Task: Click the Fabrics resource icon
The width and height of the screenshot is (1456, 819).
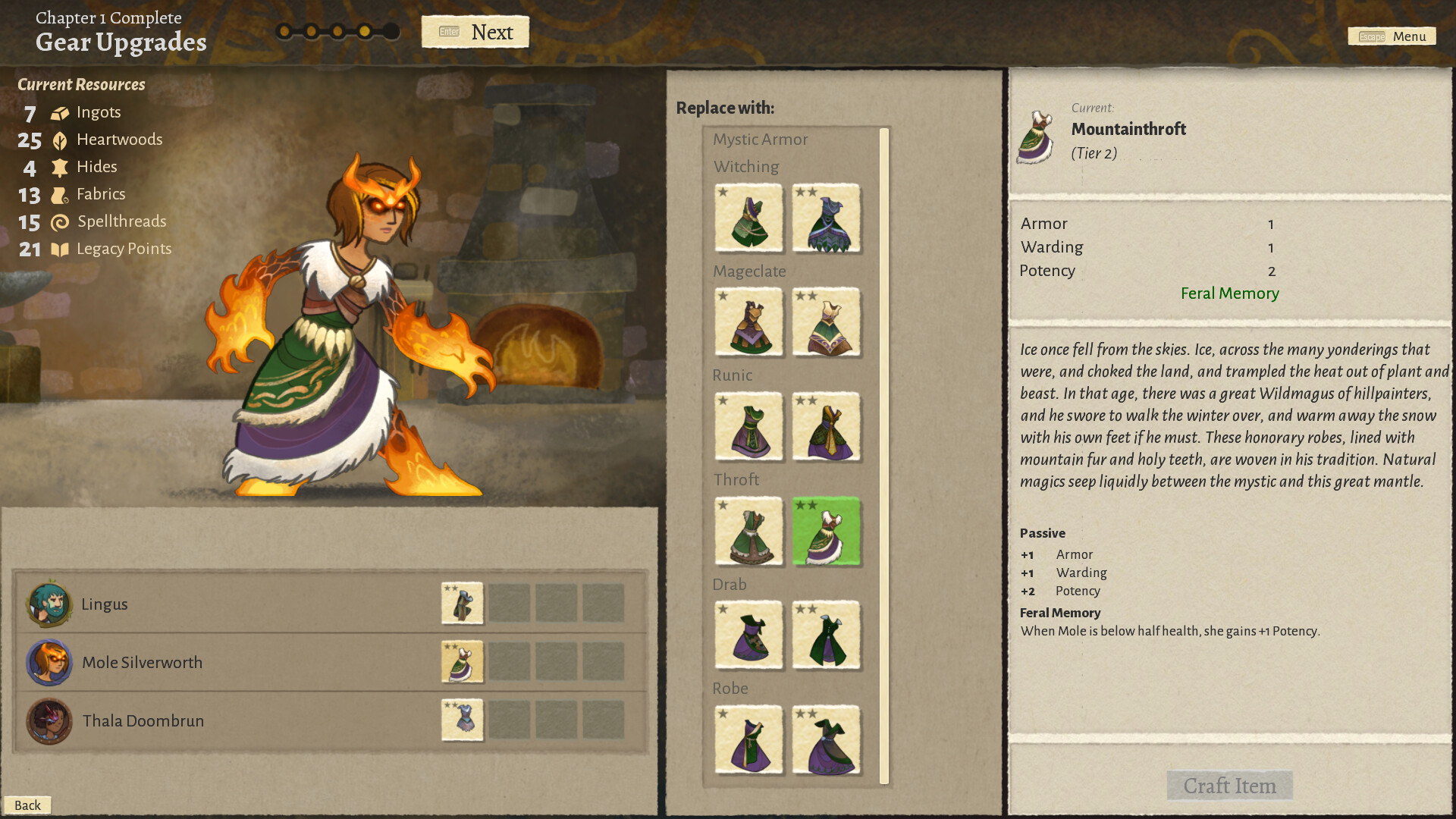Action: pyautogui.click(x=59, y=194)
